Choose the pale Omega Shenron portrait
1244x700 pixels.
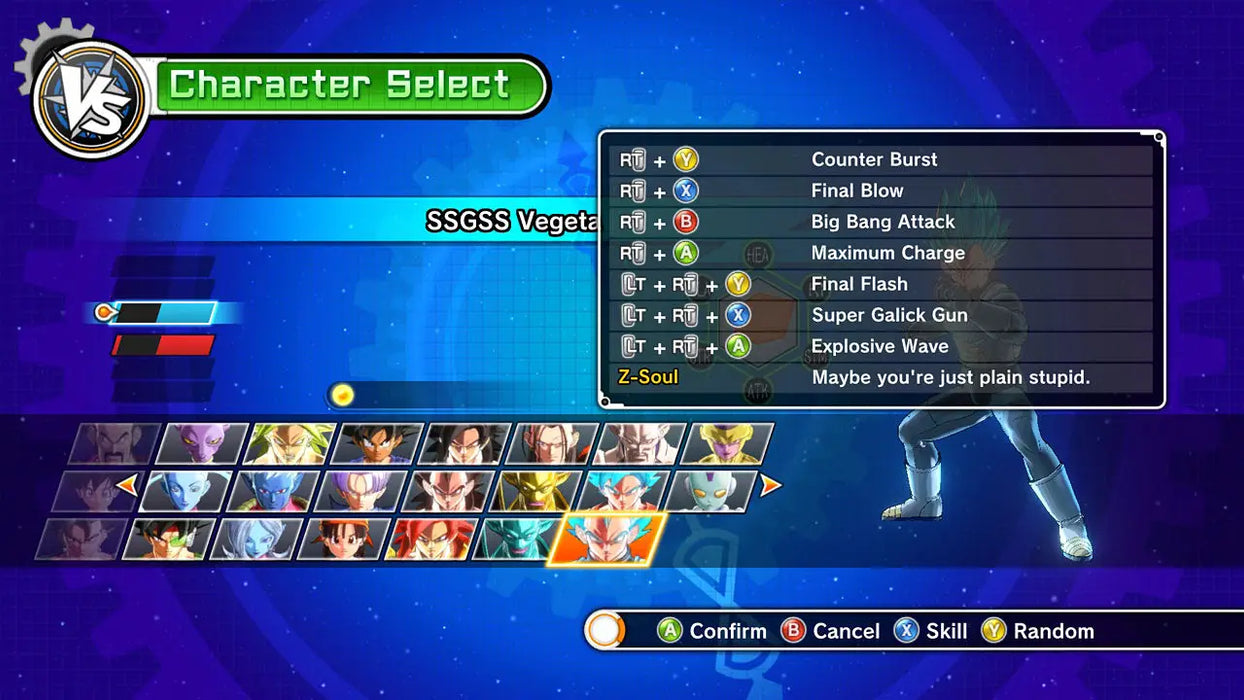(641, 443)
